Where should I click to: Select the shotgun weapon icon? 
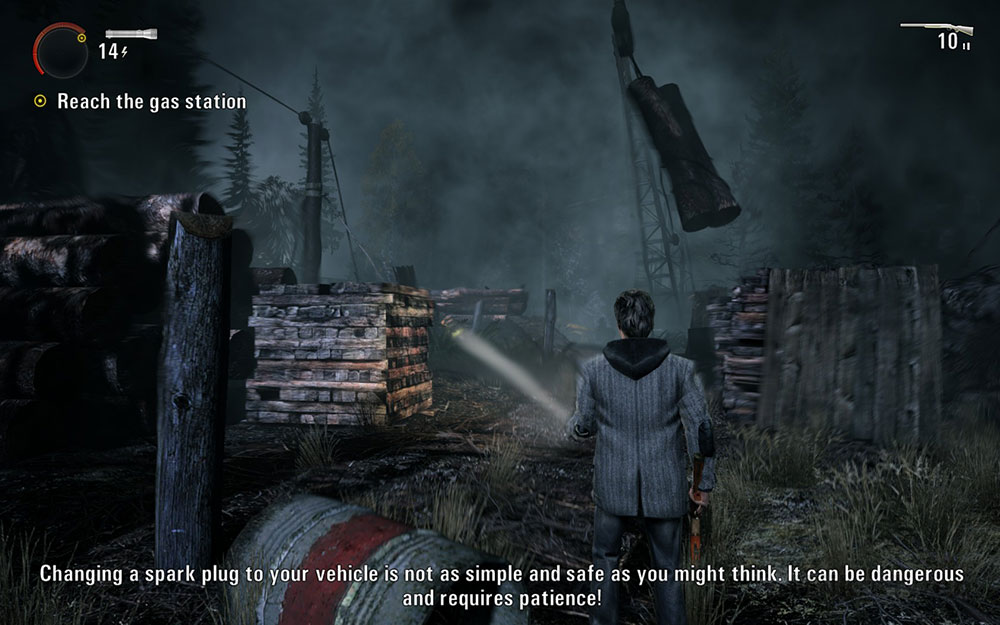[x=935, y=28]
